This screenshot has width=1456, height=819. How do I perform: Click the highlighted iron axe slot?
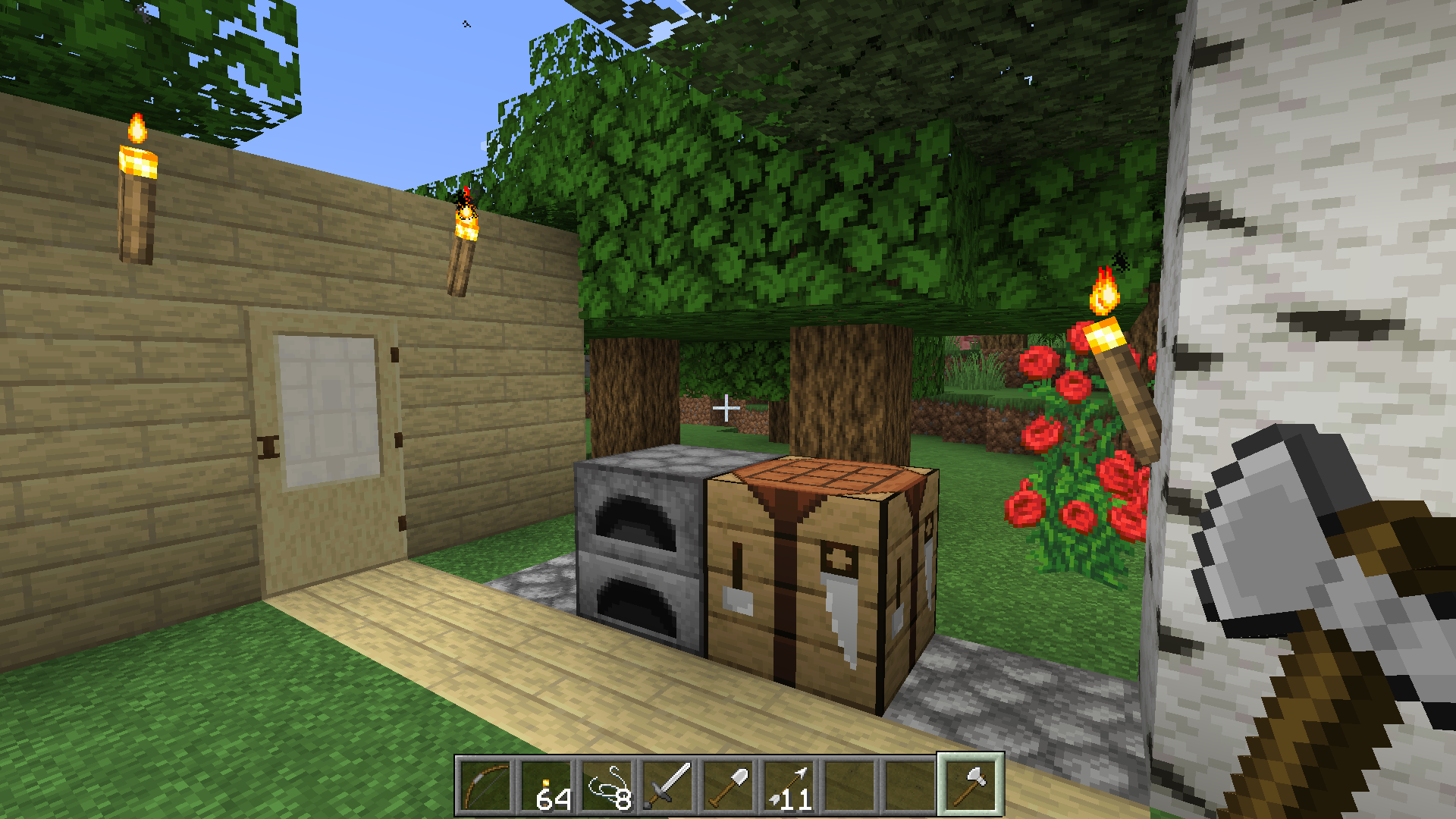tap(971, 785)
